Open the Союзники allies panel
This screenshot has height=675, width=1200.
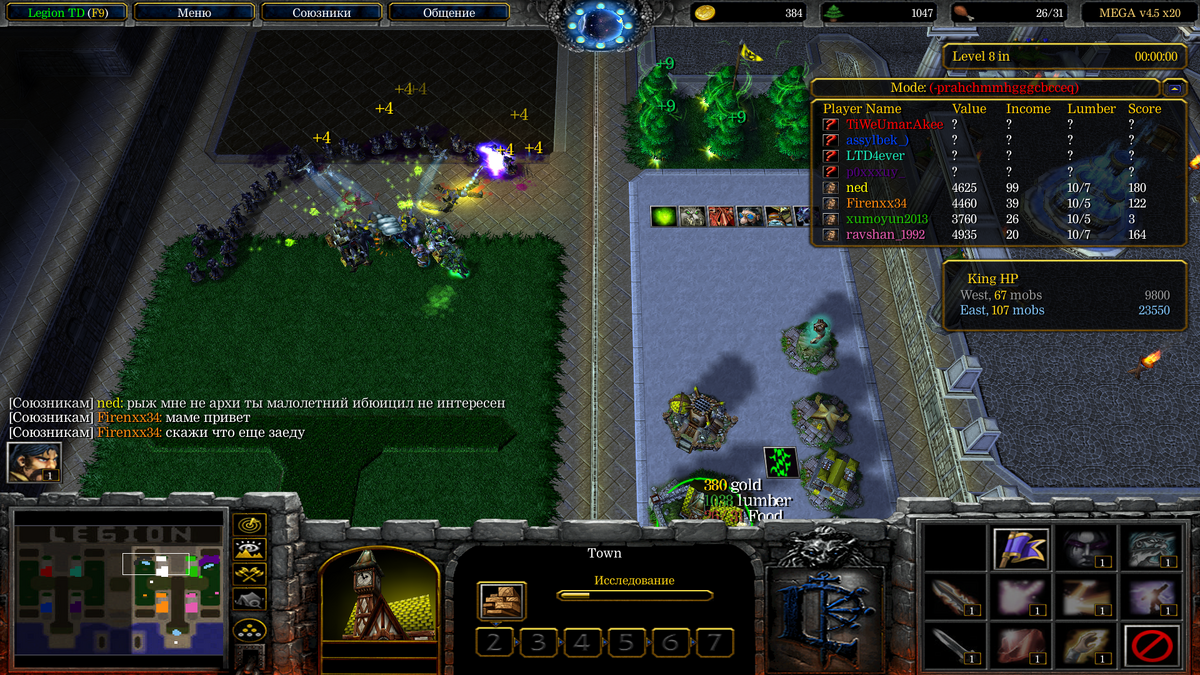tap(320, 13)
